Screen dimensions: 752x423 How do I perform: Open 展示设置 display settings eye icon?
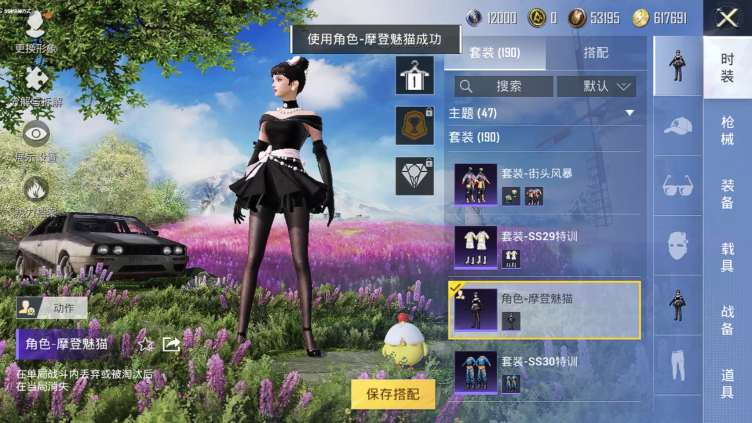click(x=36, y=138)
